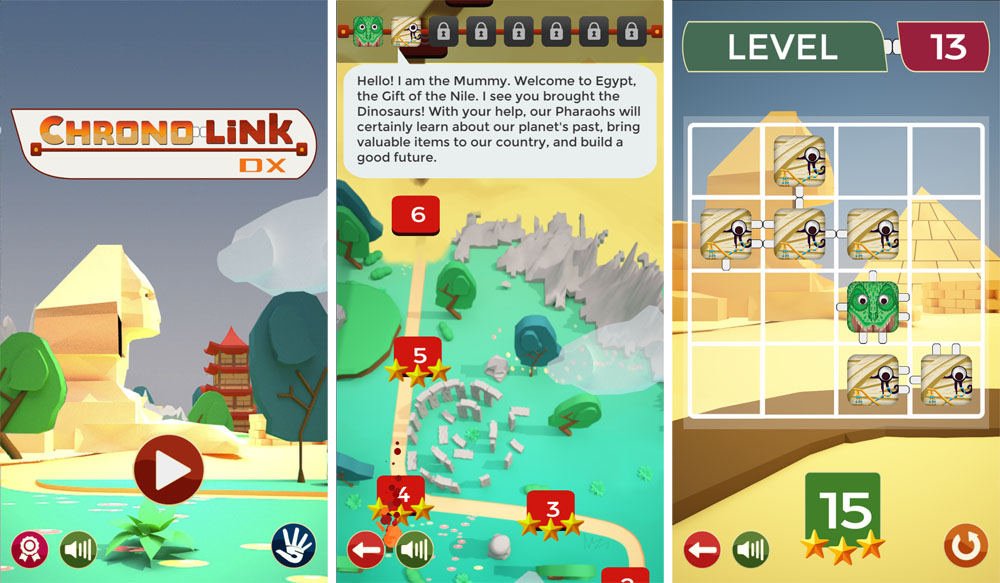Select the green dinosaur world icon
This screenshot has height=583, width=1000.
[368, 30]
